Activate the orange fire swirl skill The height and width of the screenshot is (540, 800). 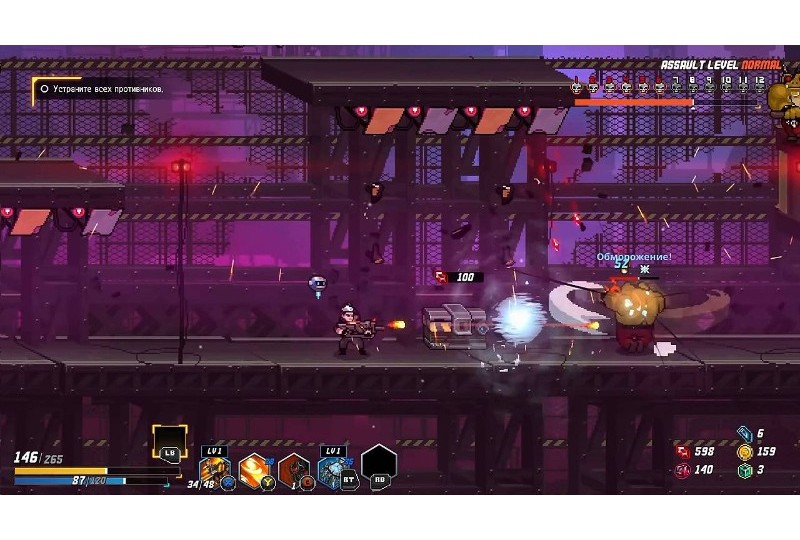pos(254,468)
